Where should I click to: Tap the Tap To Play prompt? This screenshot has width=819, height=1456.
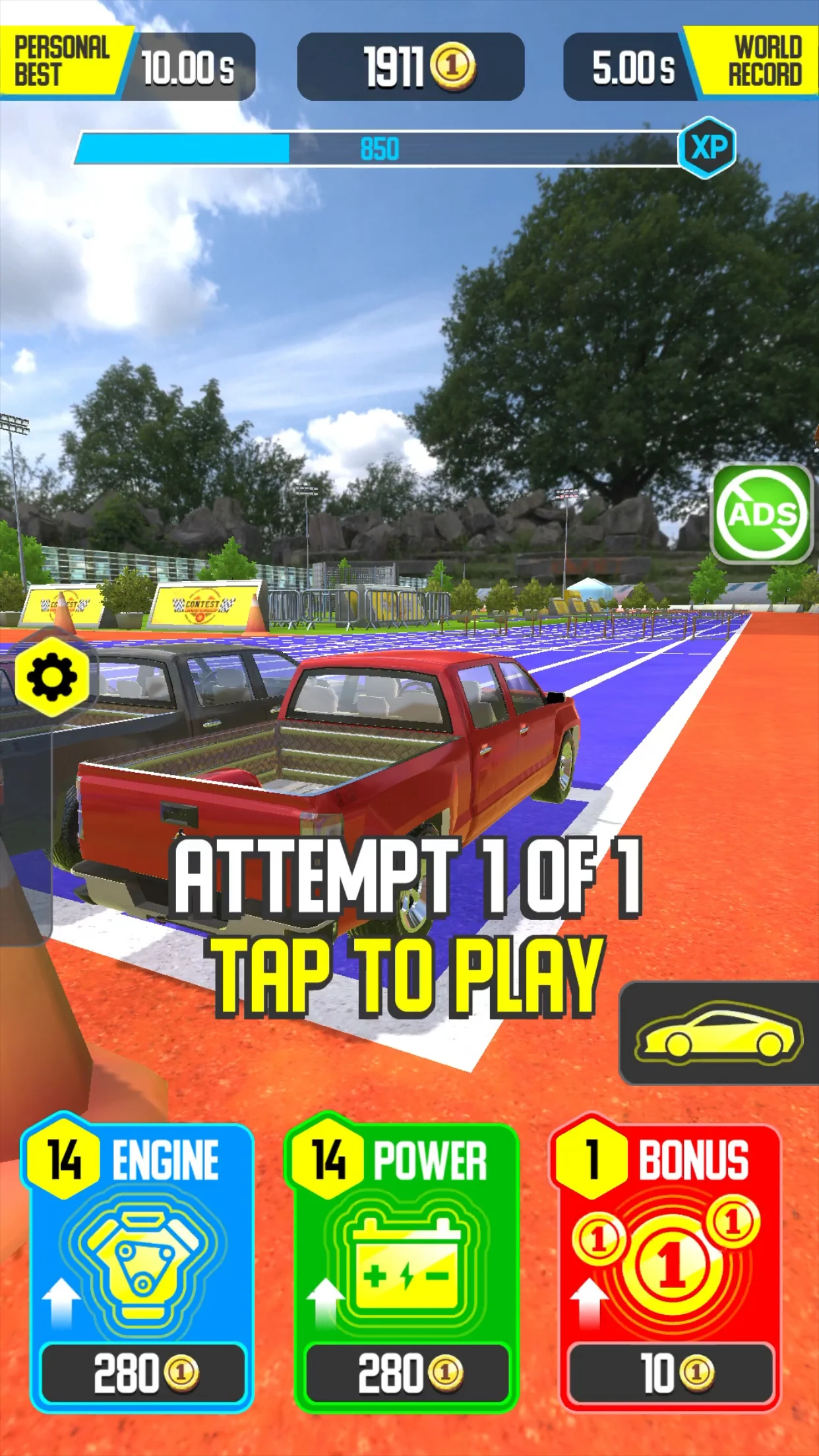pos(408,976)
